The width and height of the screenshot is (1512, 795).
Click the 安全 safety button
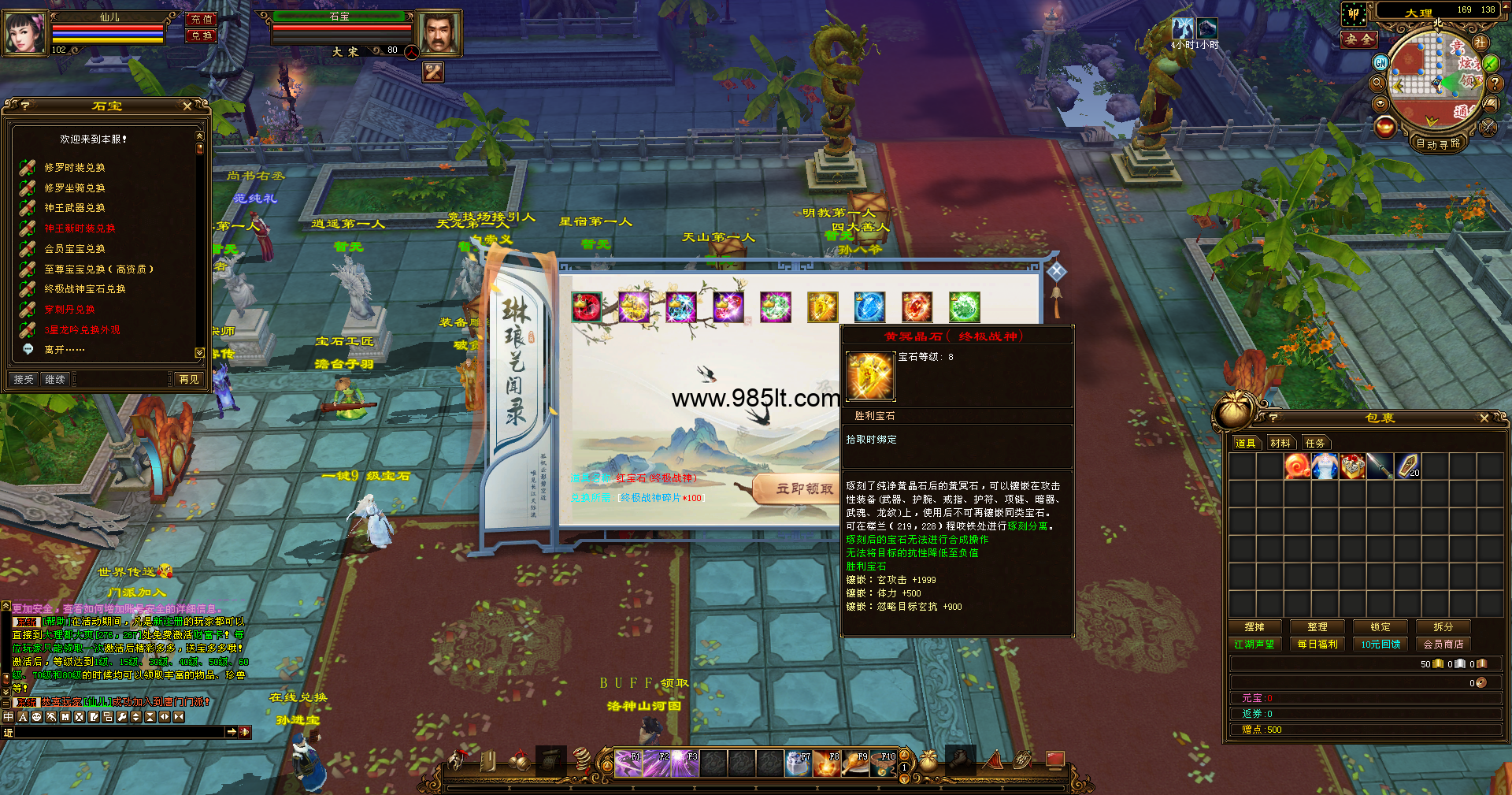click(x=1359, y=39)
